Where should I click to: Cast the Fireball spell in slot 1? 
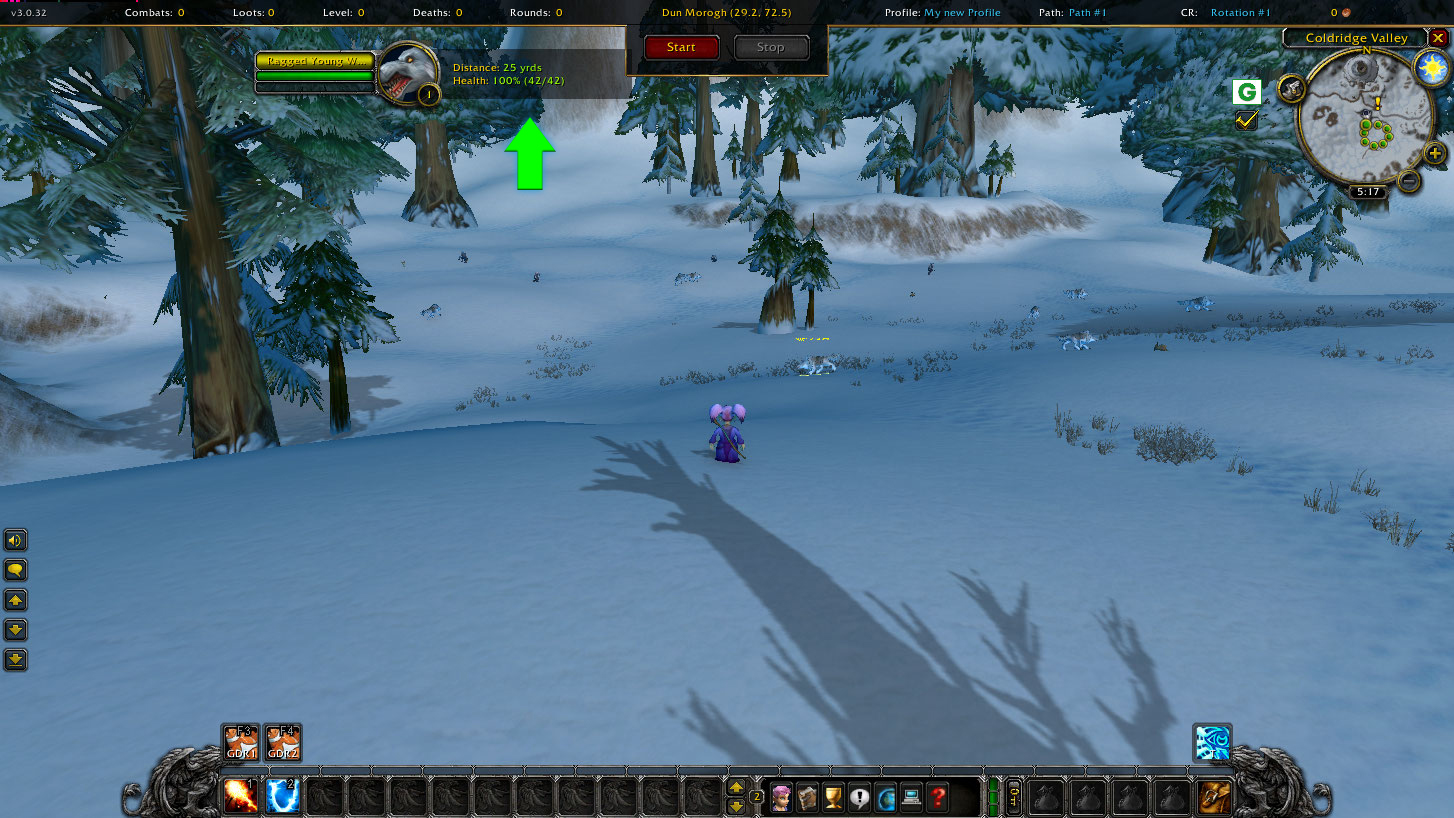pyautogui.click(x=241, y=797)
